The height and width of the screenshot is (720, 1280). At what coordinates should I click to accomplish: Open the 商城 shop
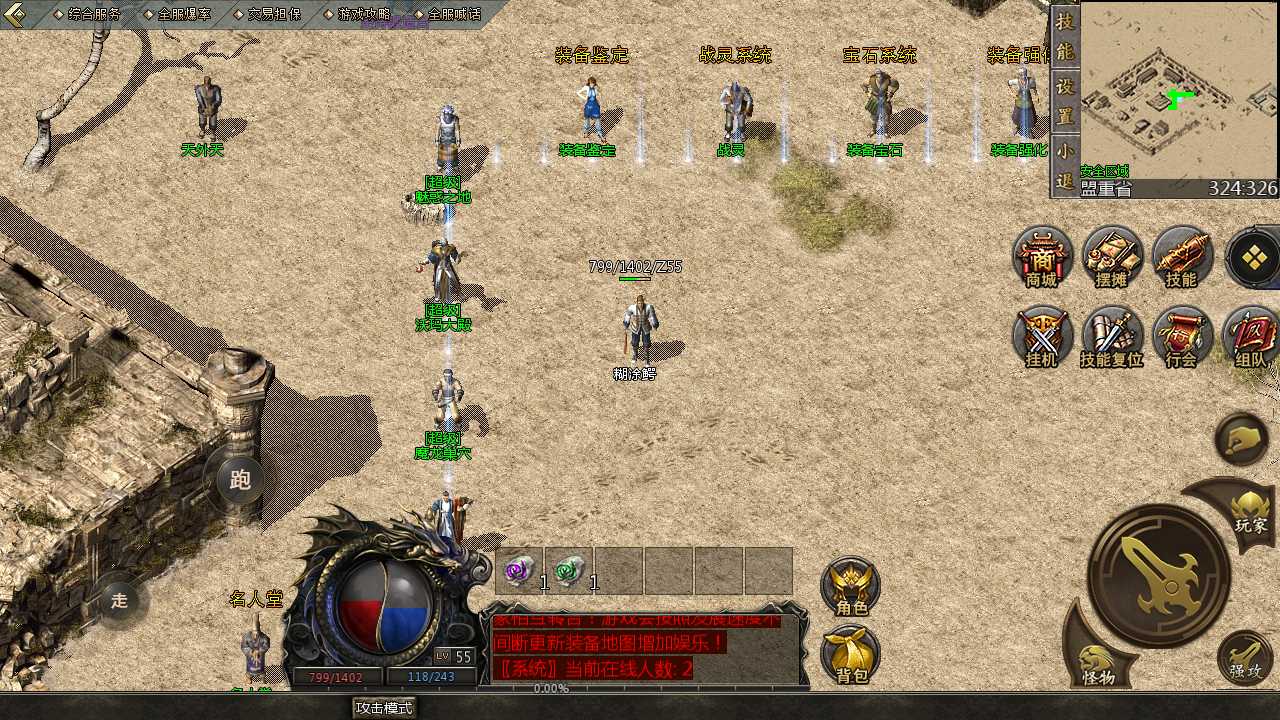(1042, 258)
